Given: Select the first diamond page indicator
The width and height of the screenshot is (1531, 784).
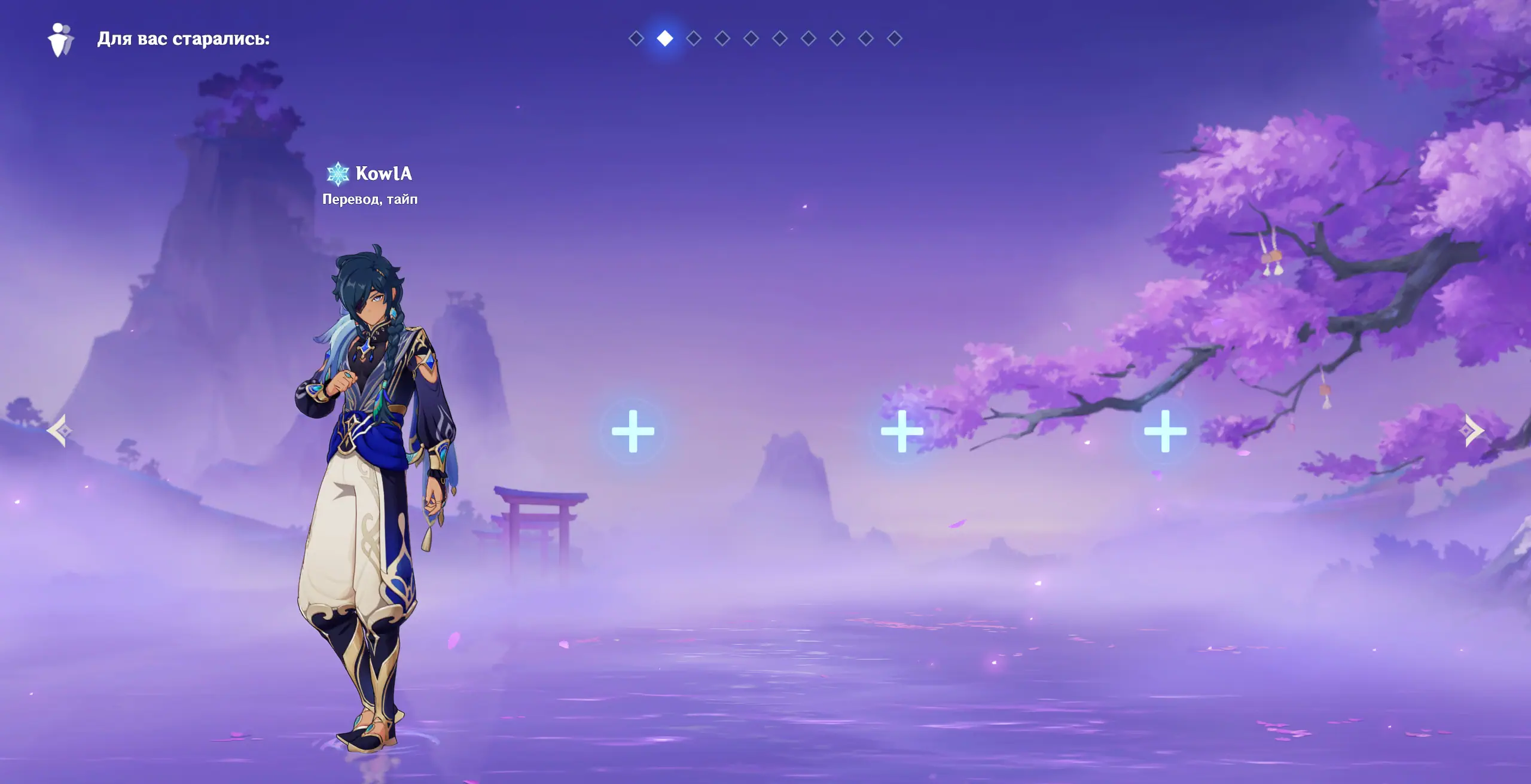Looking at the screenshot, I should (x=636, y=39).
